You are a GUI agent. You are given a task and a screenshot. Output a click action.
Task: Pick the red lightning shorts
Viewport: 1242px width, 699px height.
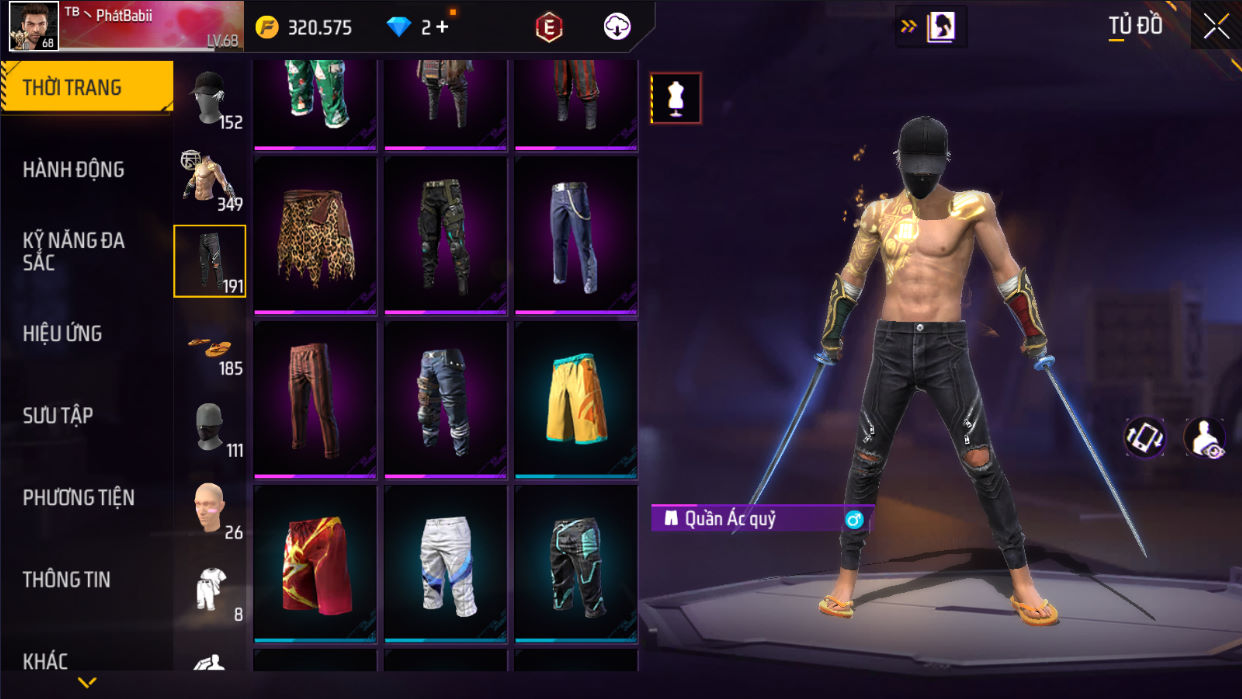pyautogui.click(x=315, y=563)
